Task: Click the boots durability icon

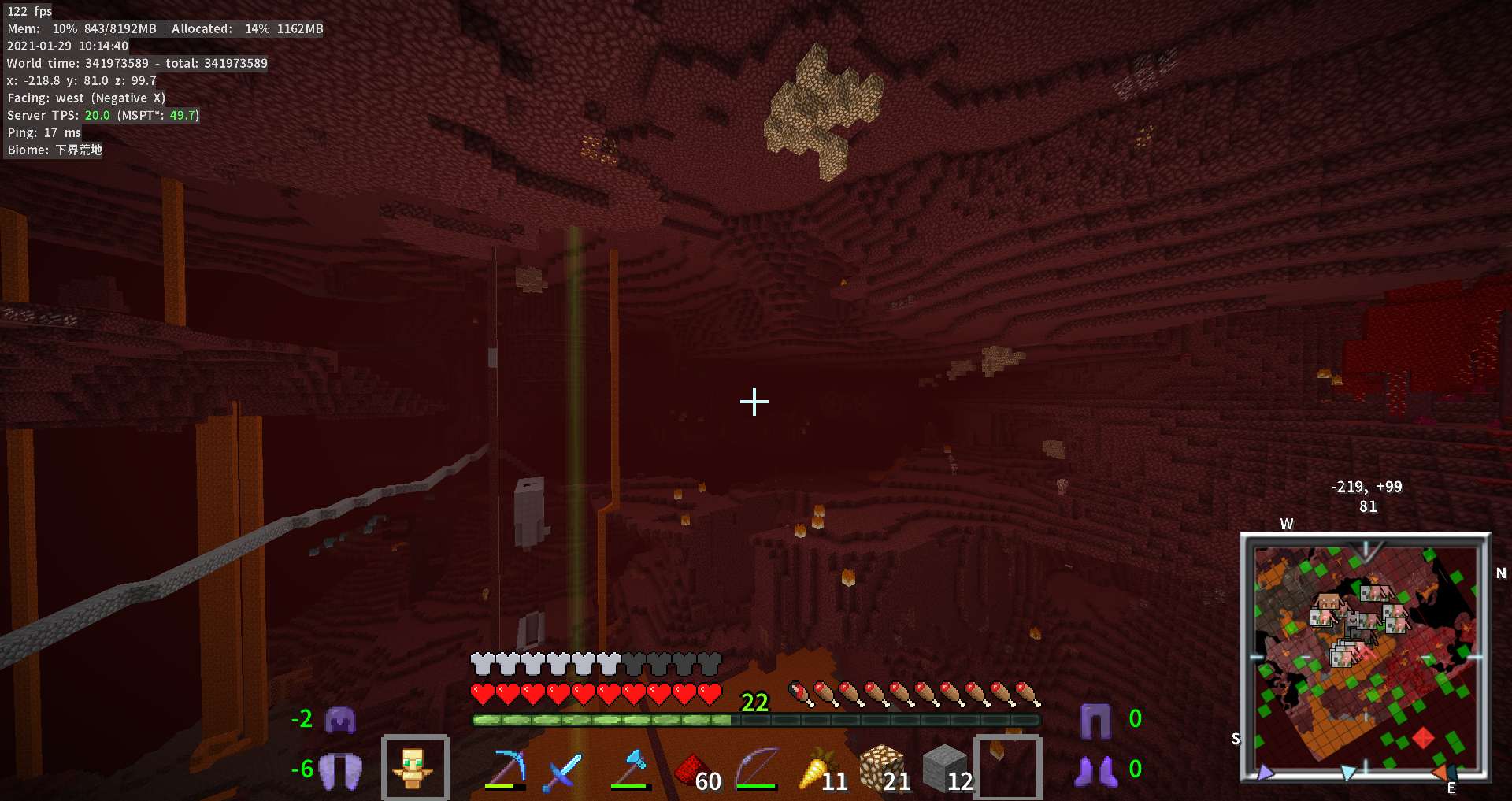Action: point(1095,771)
